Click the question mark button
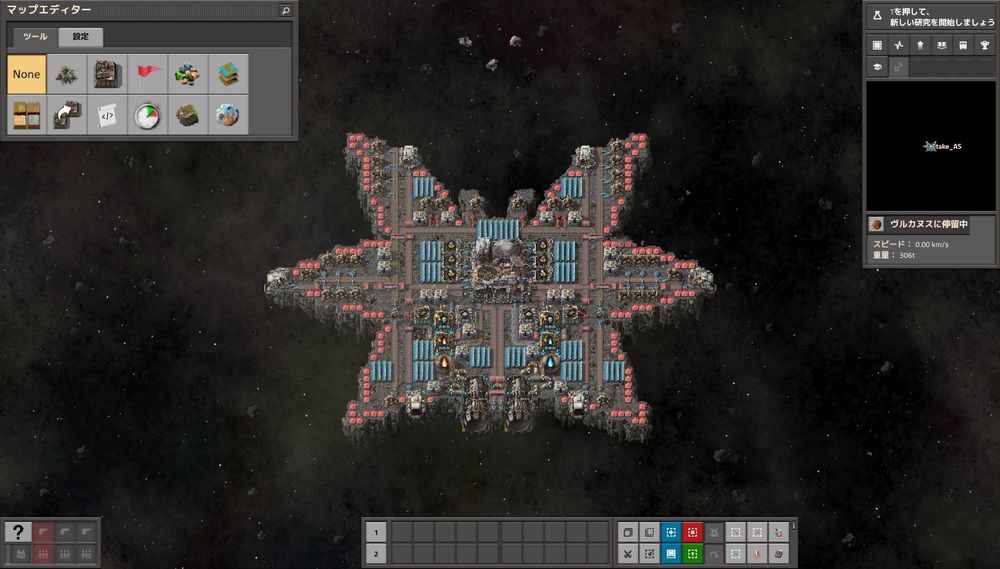 click(x=17, y=532)
